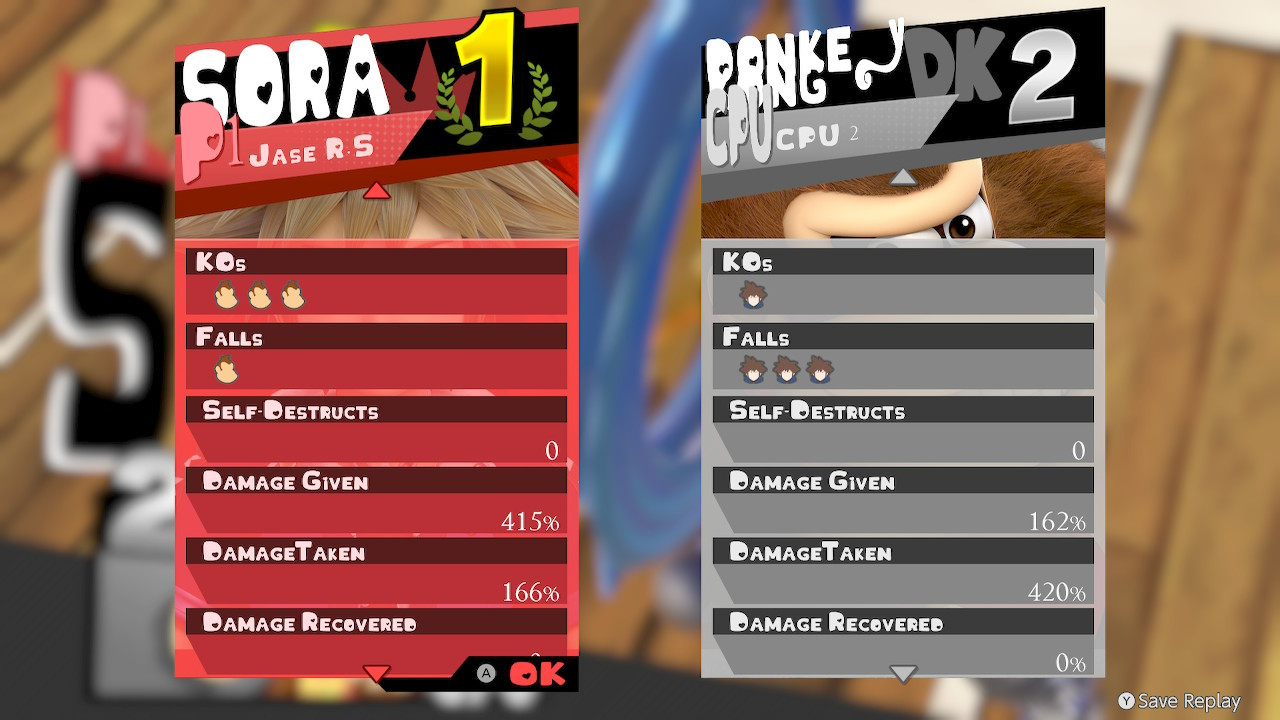Click the up triangle on Donkey Kong's panel
Image resolution: width=1280 pixels, height=720 pixels.
pyautogui.click(x=903, y=176)
